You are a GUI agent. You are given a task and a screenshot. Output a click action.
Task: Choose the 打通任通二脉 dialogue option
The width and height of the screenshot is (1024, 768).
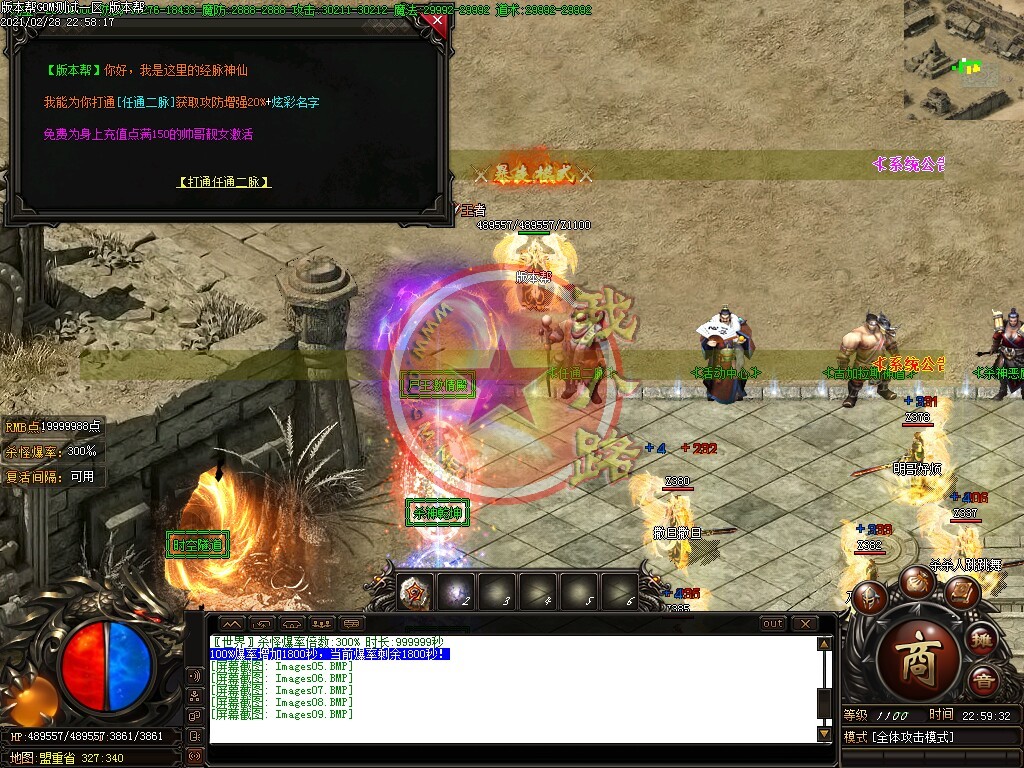pos(224,182)
